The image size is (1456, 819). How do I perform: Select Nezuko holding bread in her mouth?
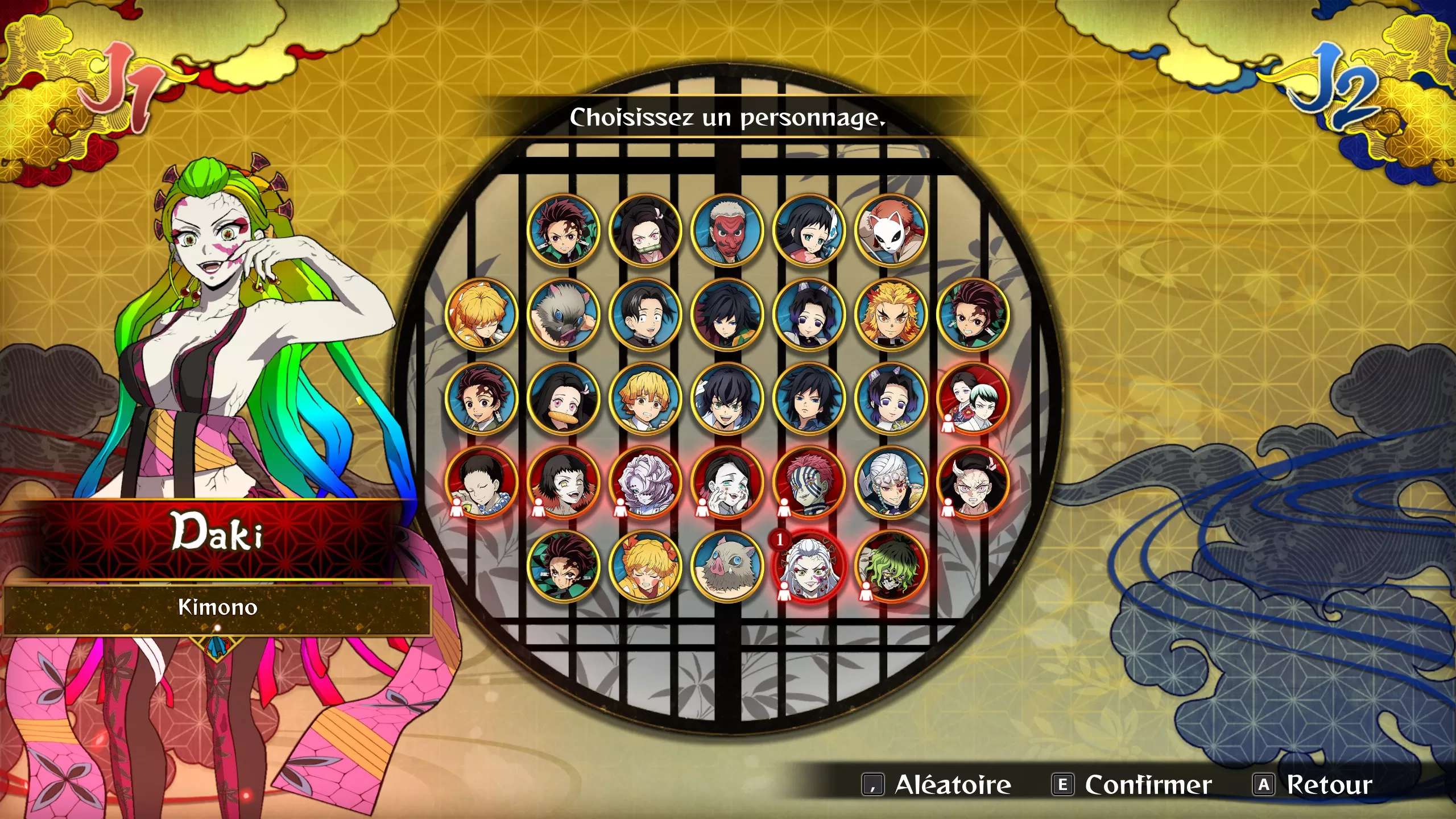(x=563, y=399)
